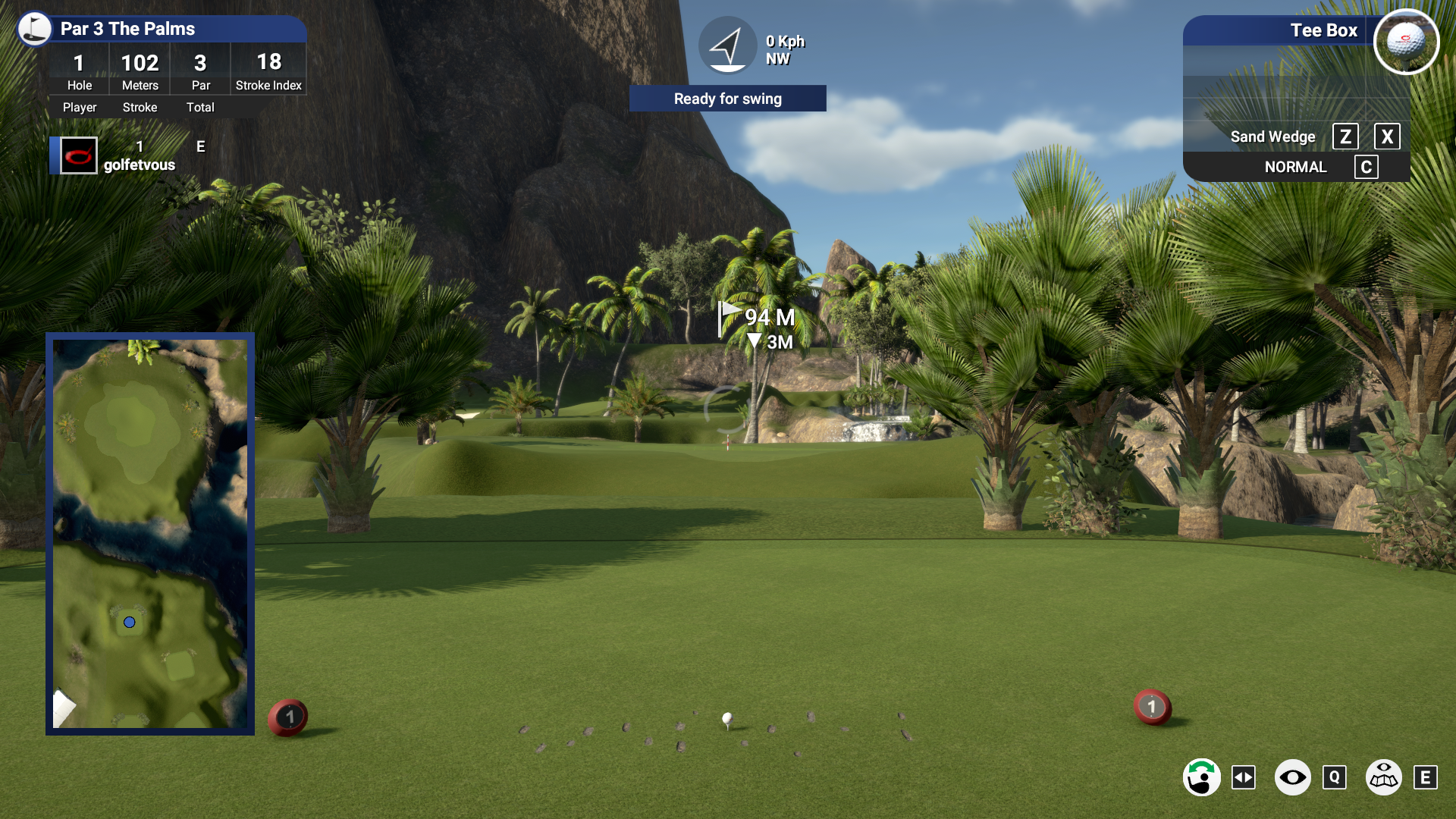Click the eye camera view icon
This screenshot has width=1456, height=819.
click(x=1292, y=777)
